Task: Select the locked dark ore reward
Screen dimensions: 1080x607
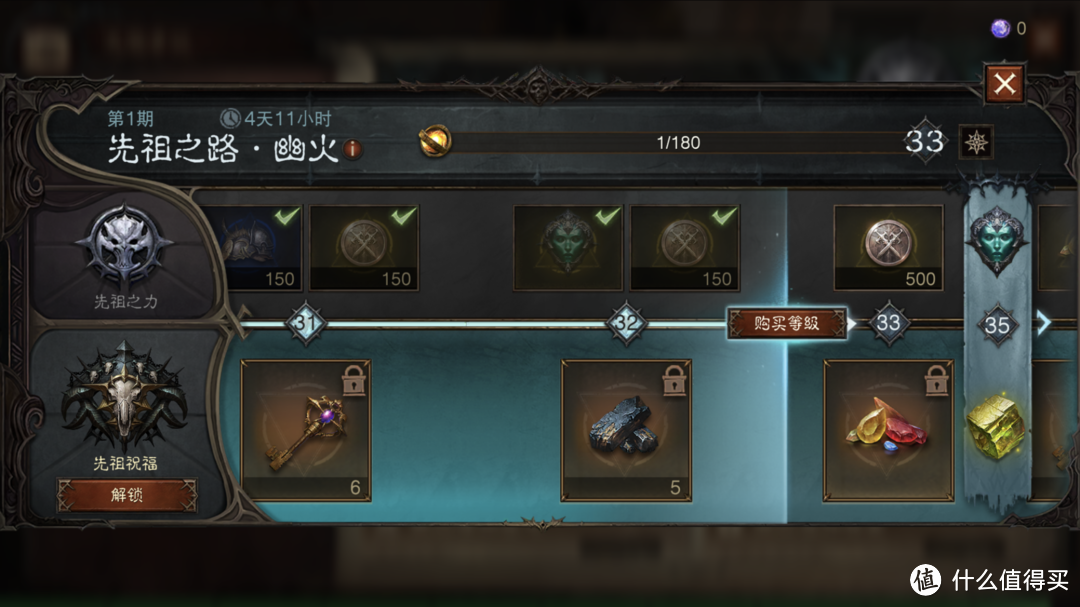Action: tap(626, 430)
